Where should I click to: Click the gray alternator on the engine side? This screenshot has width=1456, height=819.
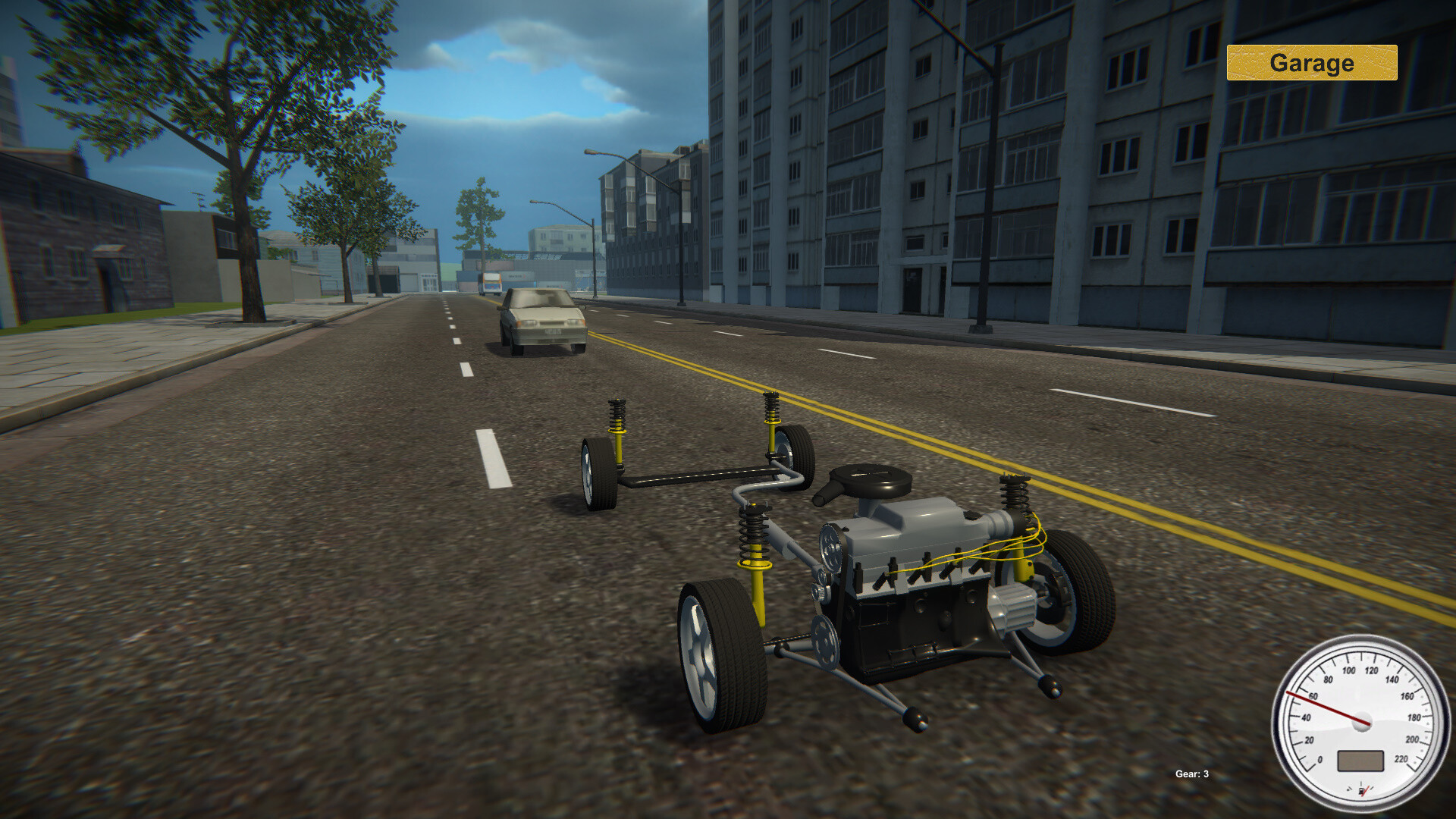tap(1014, 607)
